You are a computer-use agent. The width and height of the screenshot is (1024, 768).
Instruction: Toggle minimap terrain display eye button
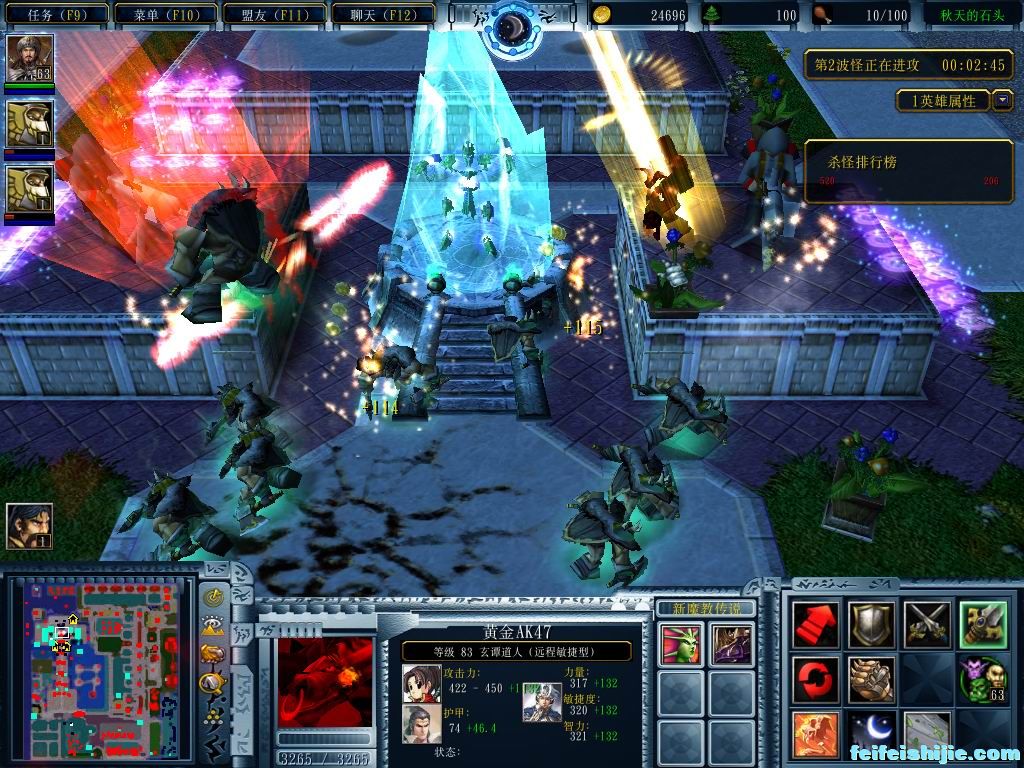click(213, 626)
